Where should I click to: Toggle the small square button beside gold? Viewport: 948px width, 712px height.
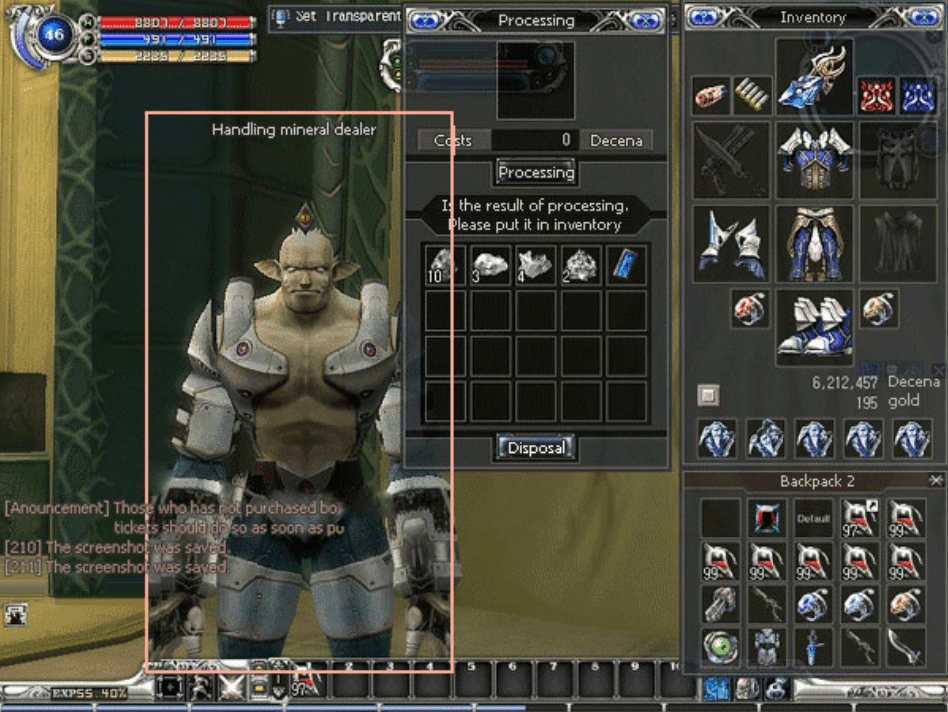point(708,395)
